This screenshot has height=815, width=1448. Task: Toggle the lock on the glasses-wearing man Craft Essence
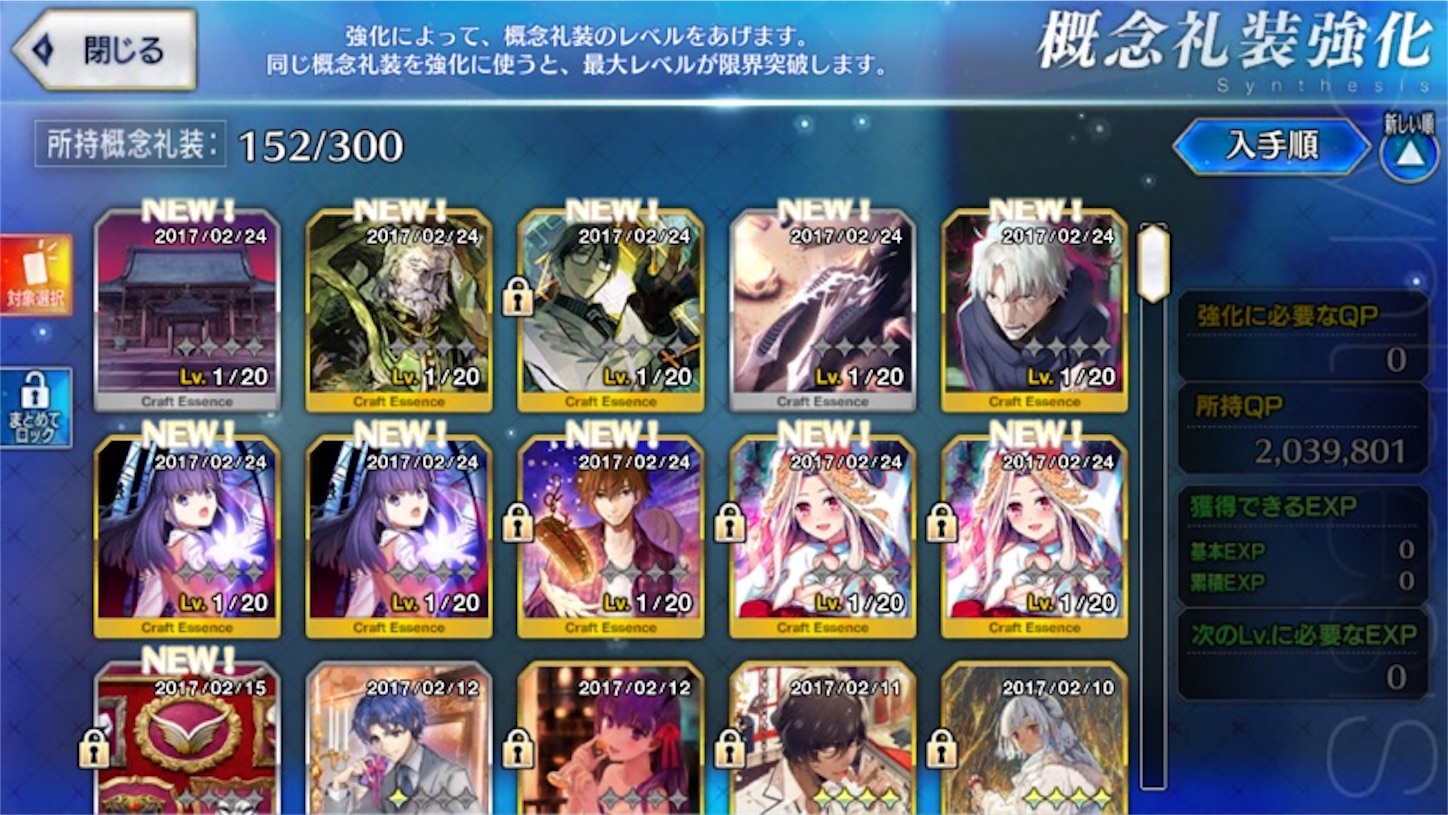click(516, 292)
